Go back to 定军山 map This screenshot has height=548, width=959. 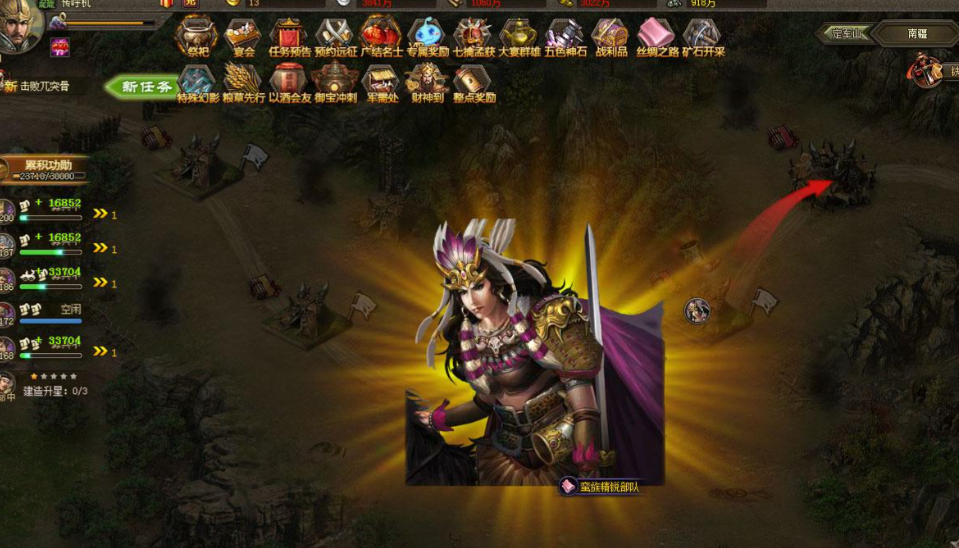click(845, 33)
